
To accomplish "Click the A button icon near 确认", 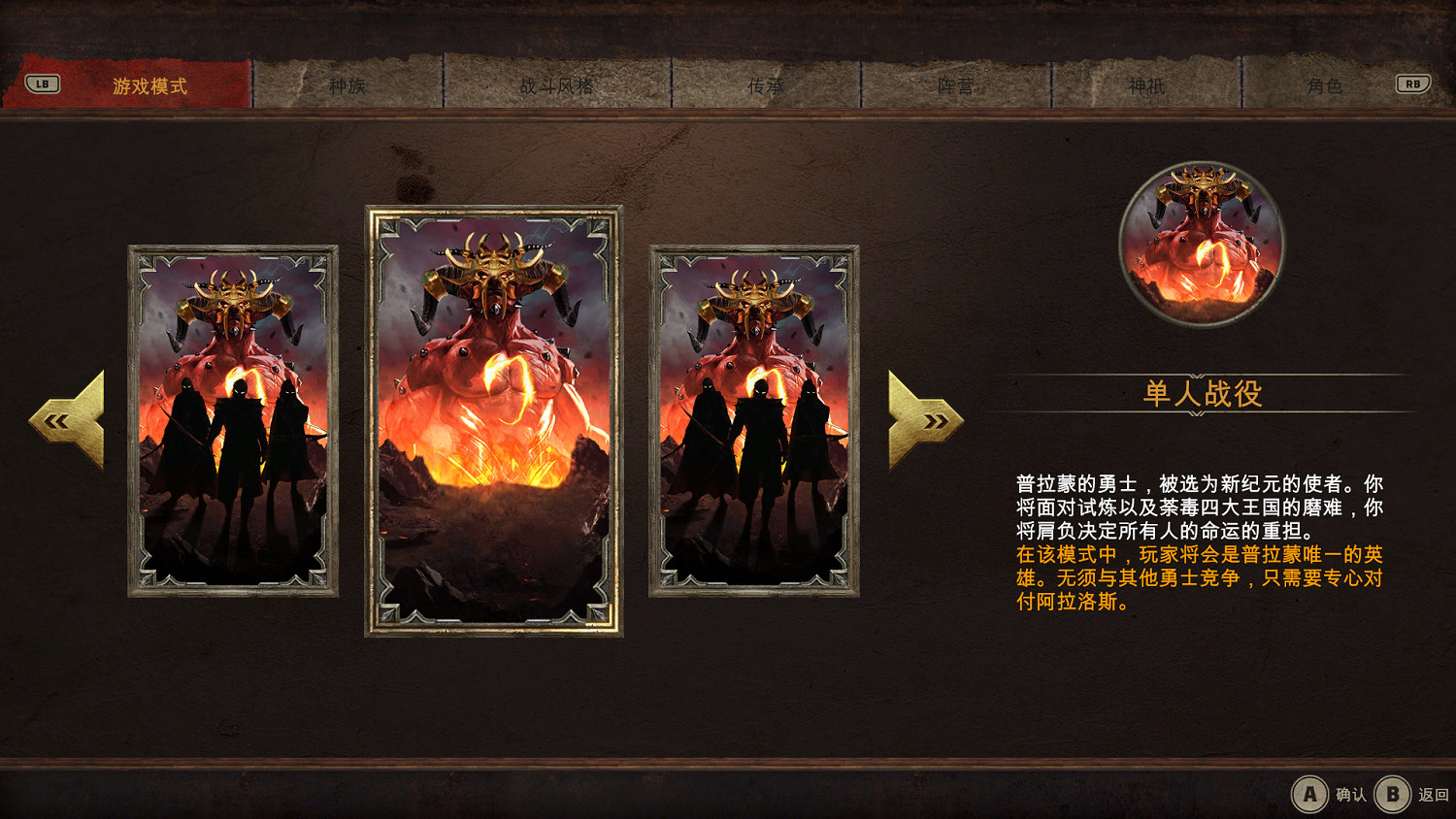I will tap(1311, 792).
